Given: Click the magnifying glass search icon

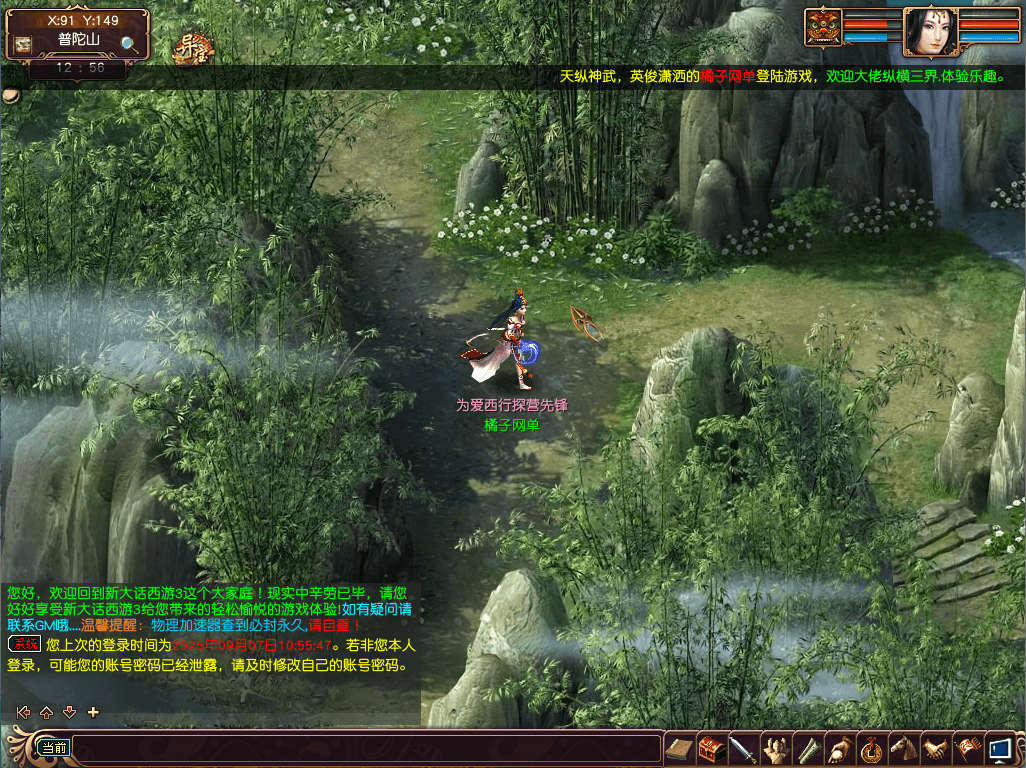Looking at the screenshot, I should [x=129, y=44].
